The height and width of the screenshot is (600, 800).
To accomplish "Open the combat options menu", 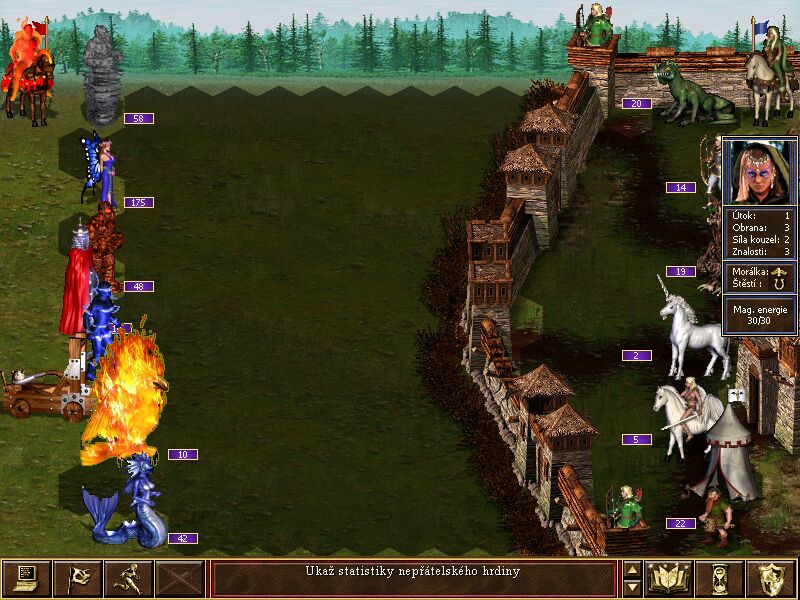I will coord(26,578).
